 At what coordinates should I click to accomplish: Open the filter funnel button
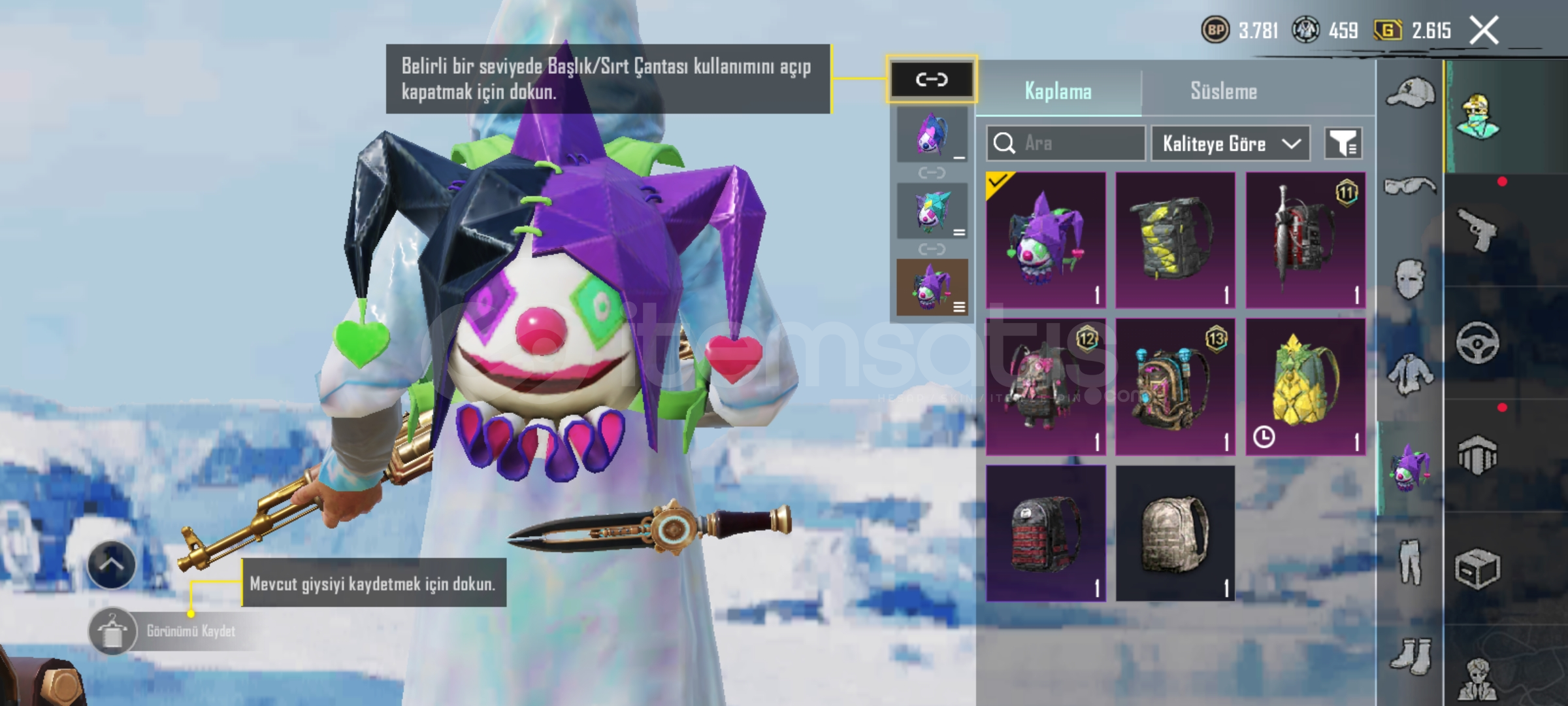pos(1343,143)
